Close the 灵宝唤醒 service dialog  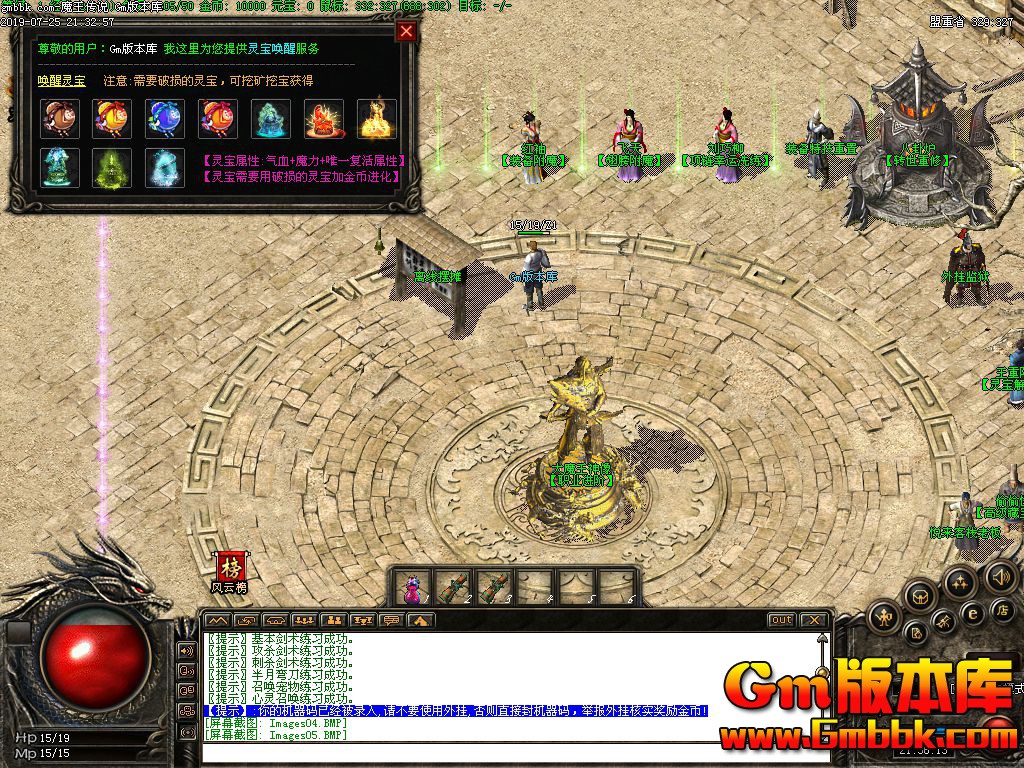pyautogui.click(x=406, y=31)
